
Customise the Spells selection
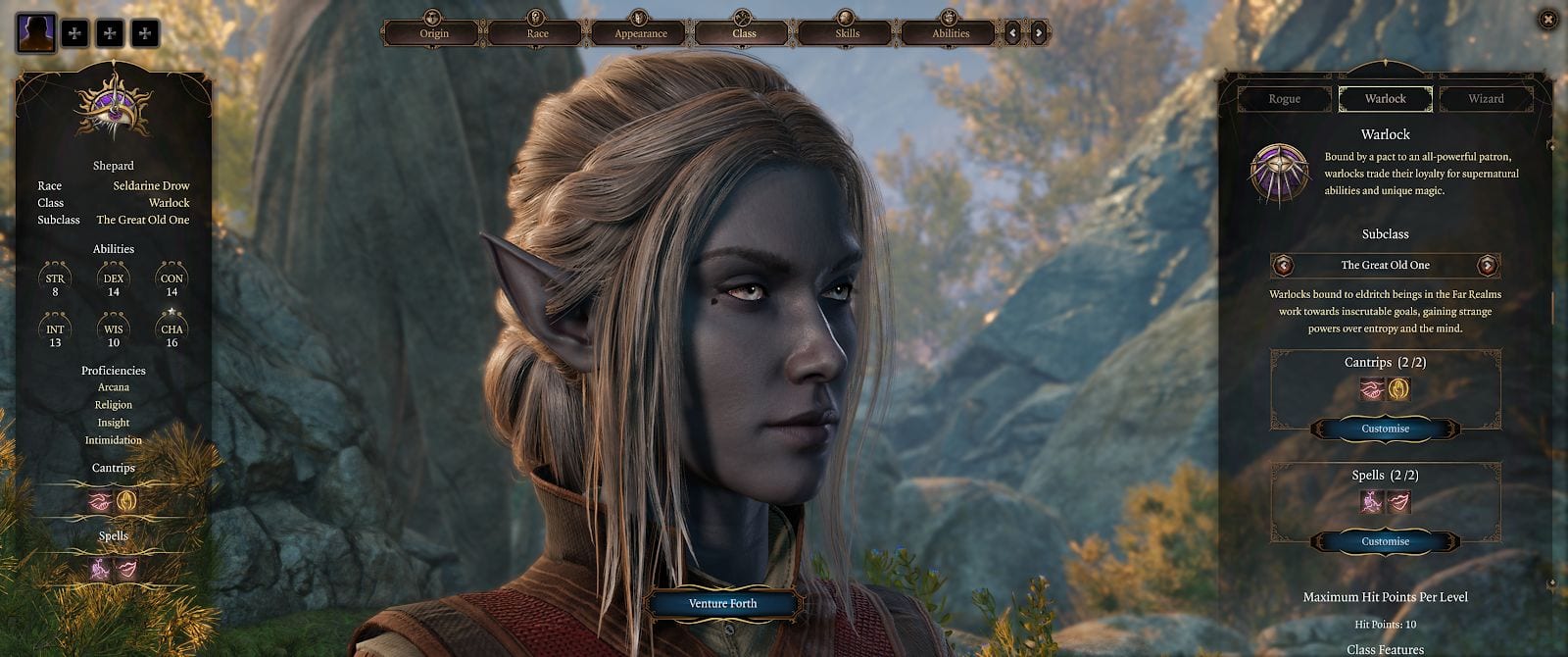click(x=1385, y=541)
